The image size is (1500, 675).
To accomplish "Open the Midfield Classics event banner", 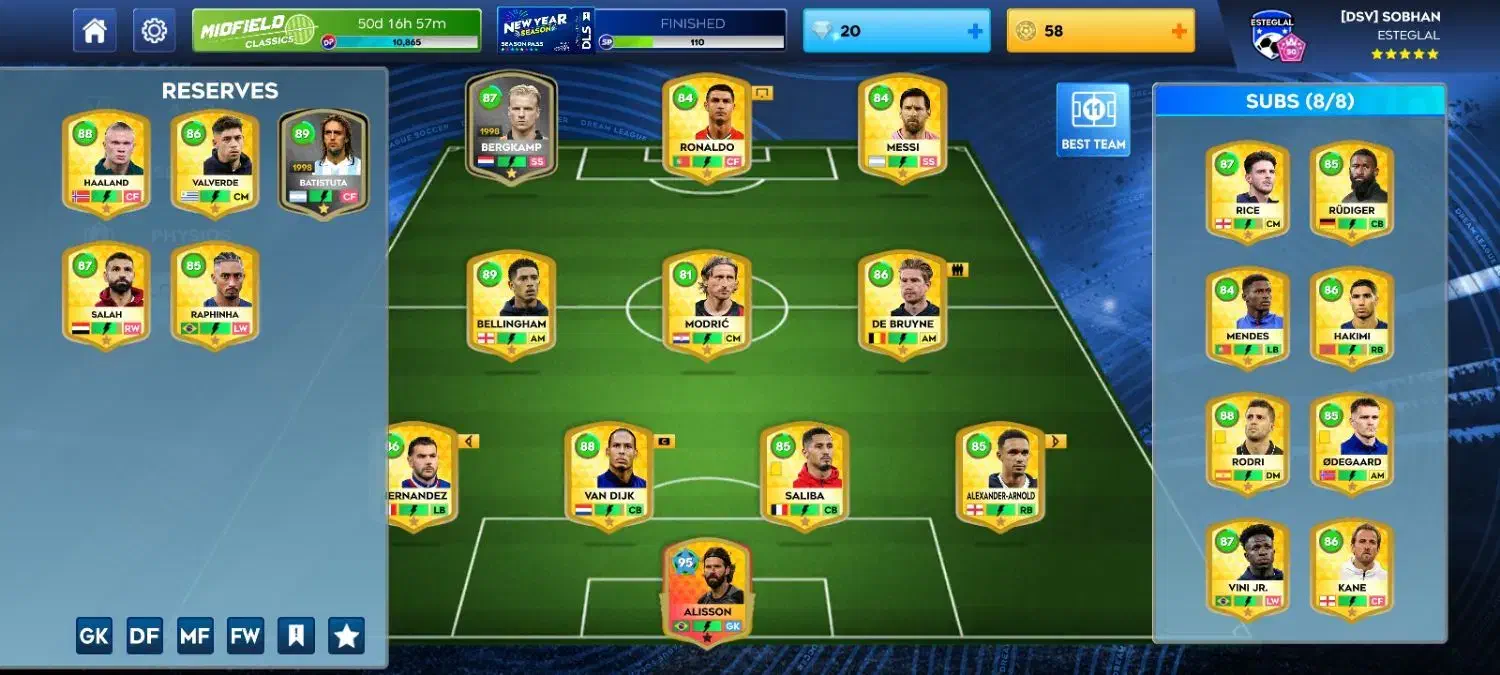I will (336, 30).
